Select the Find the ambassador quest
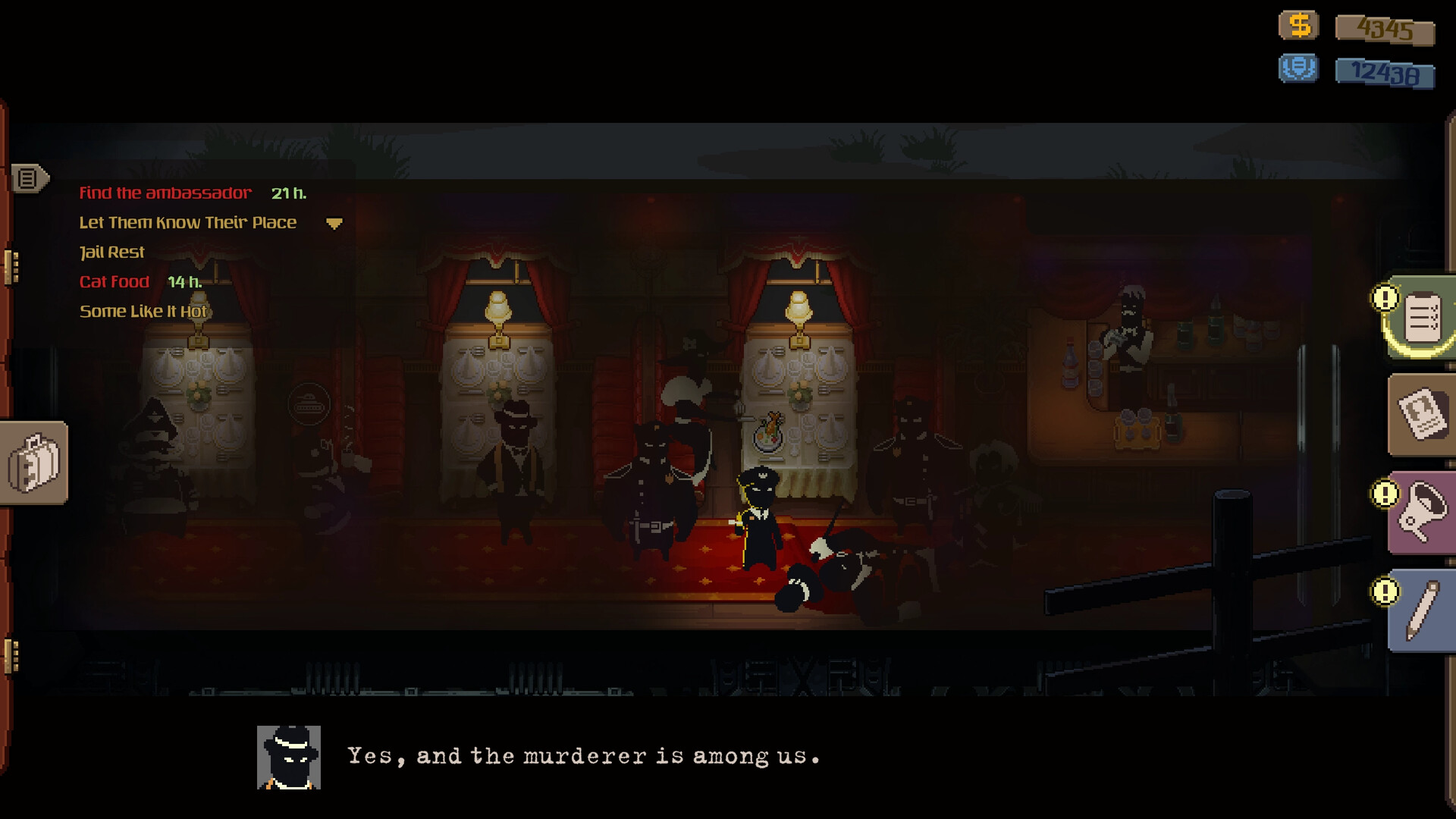 click(x=165, y=193)
